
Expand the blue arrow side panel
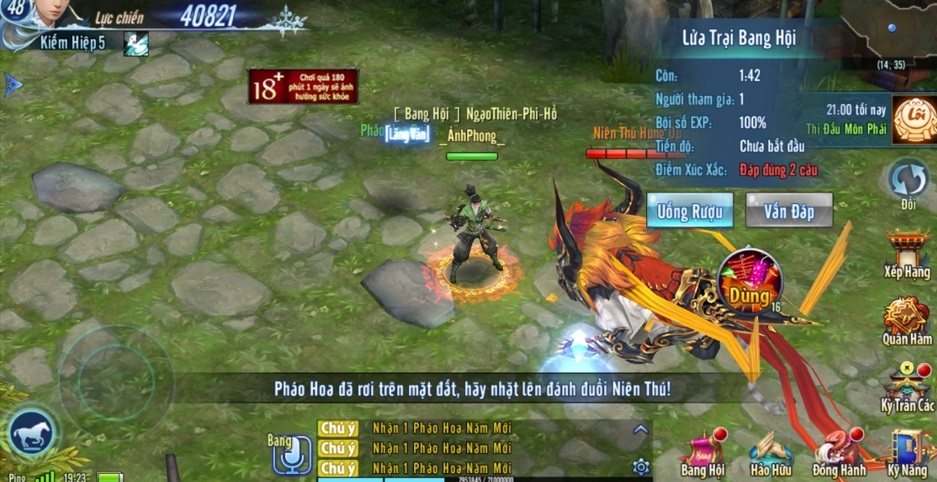point(13,85)
